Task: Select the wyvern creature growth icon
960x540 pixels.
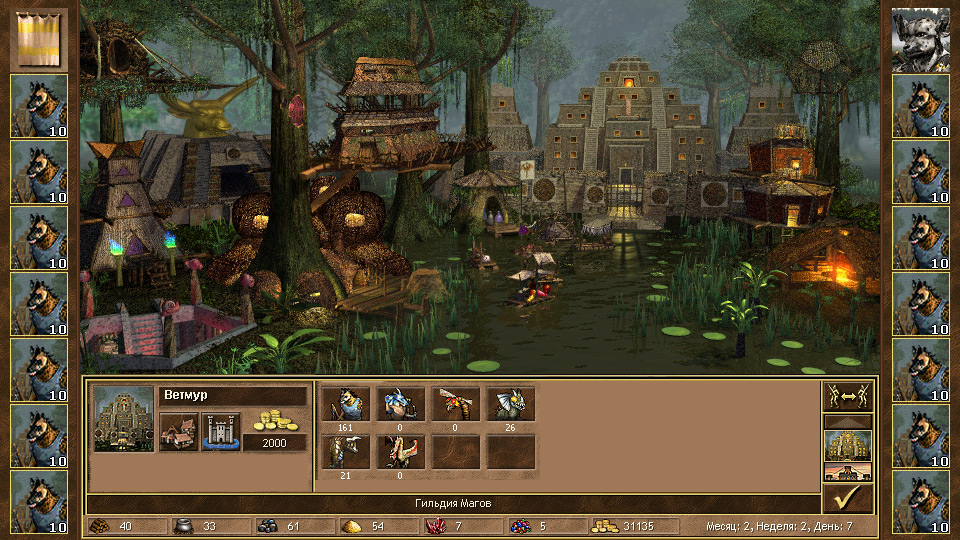Action: [x=401, y=451]
